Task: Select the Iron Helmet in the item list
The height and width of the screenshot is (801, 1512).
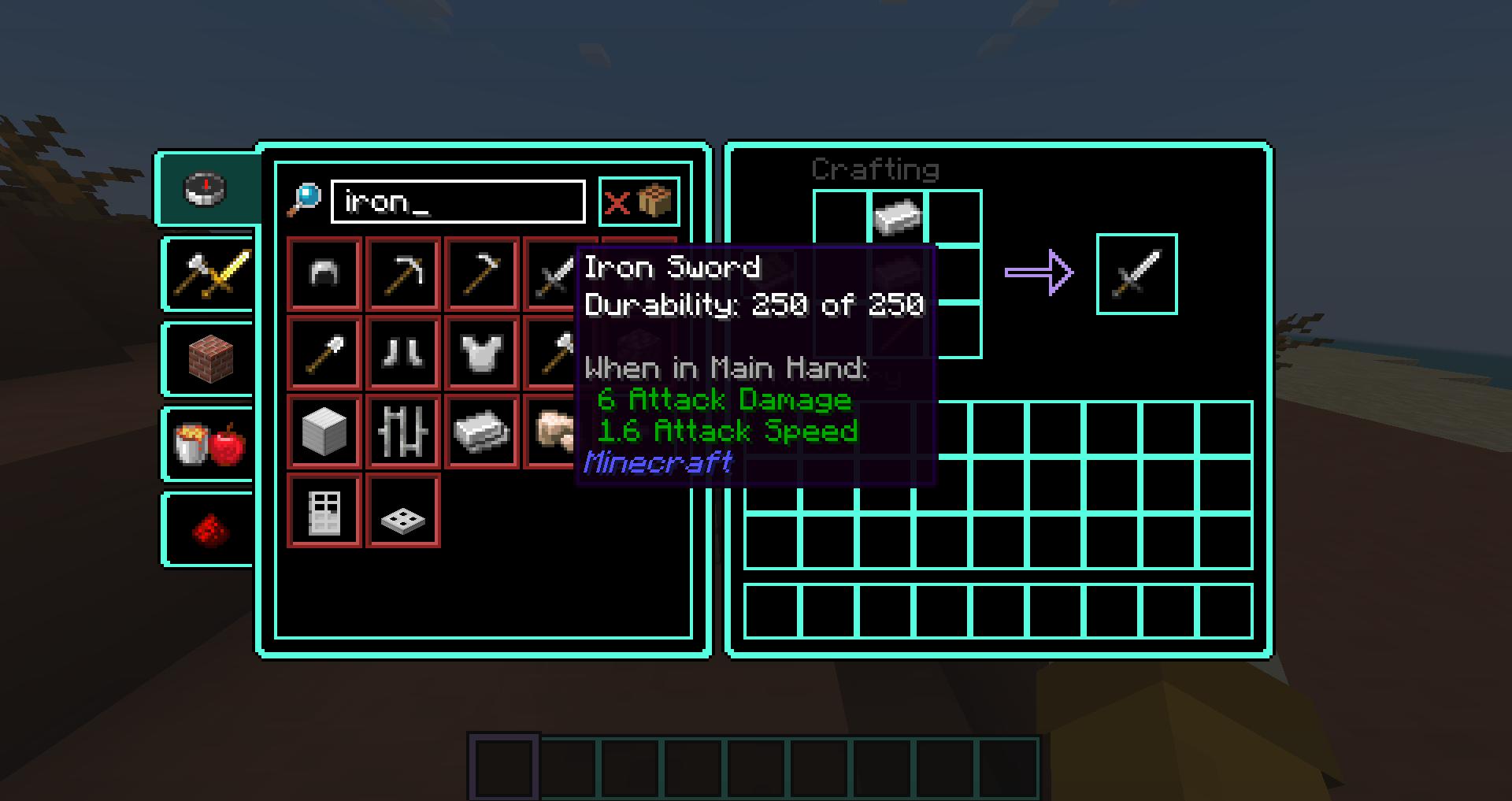Action: [x=324, y=273]
